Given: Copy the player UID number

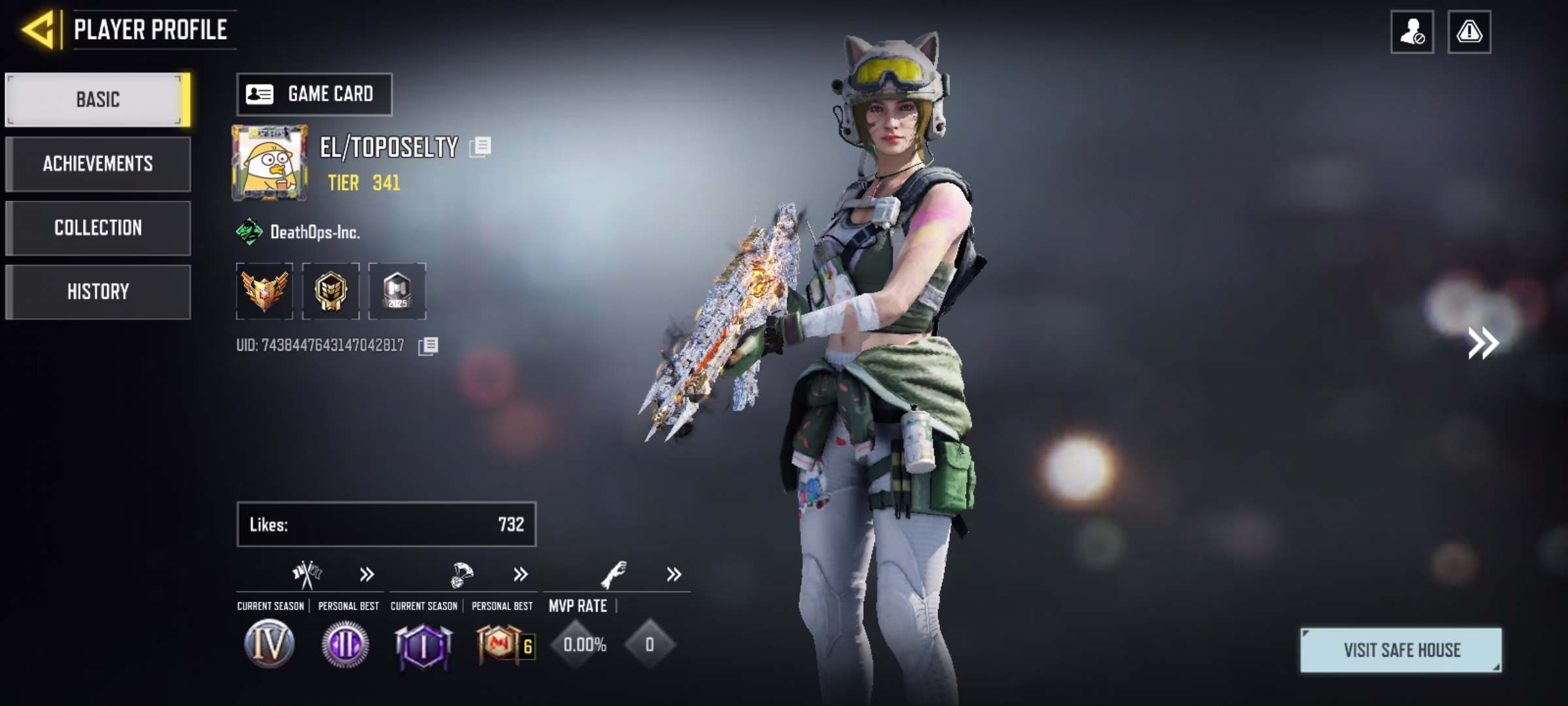Looking at the screenshot, I should (428, 346).
